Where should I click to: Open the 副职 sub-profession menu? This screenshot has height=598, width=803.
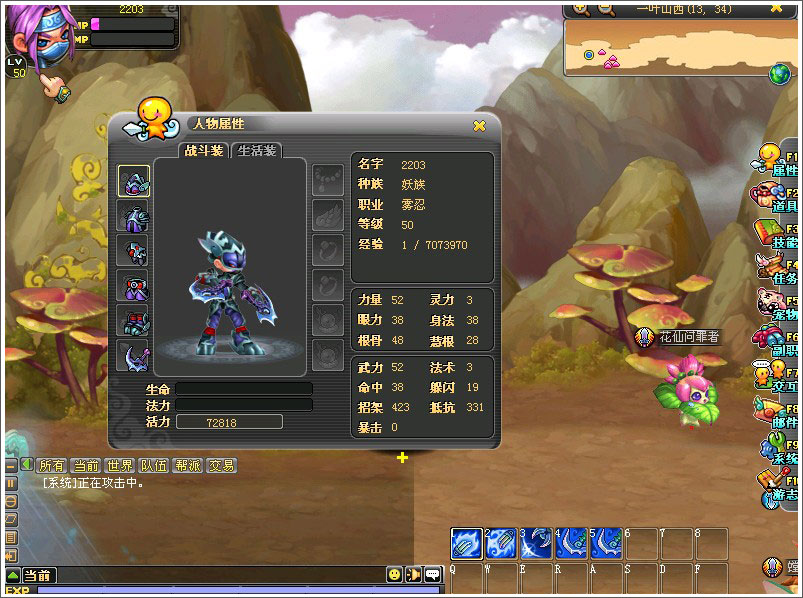(x=774, y=341)
